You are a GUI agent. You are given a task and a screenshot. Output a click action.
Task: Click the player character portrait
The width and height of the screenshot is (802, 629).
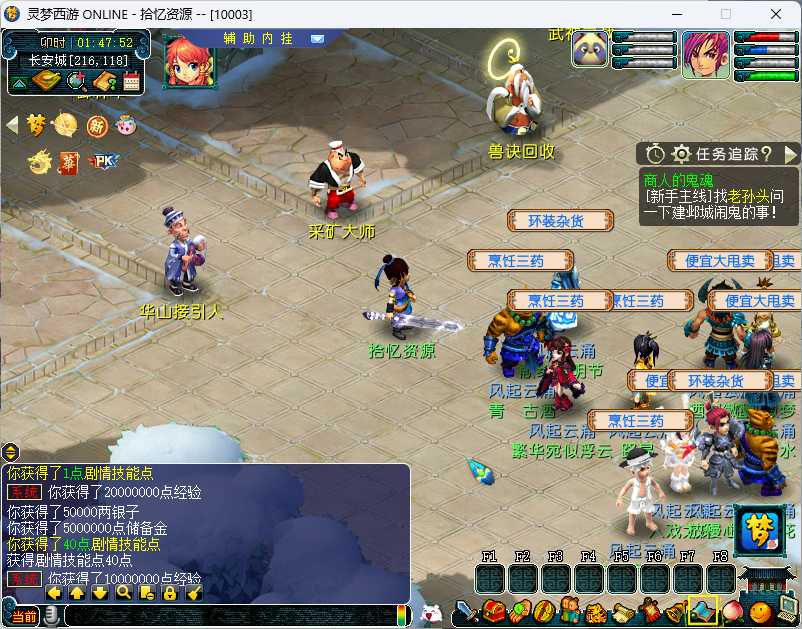click(x=706, y=54)
